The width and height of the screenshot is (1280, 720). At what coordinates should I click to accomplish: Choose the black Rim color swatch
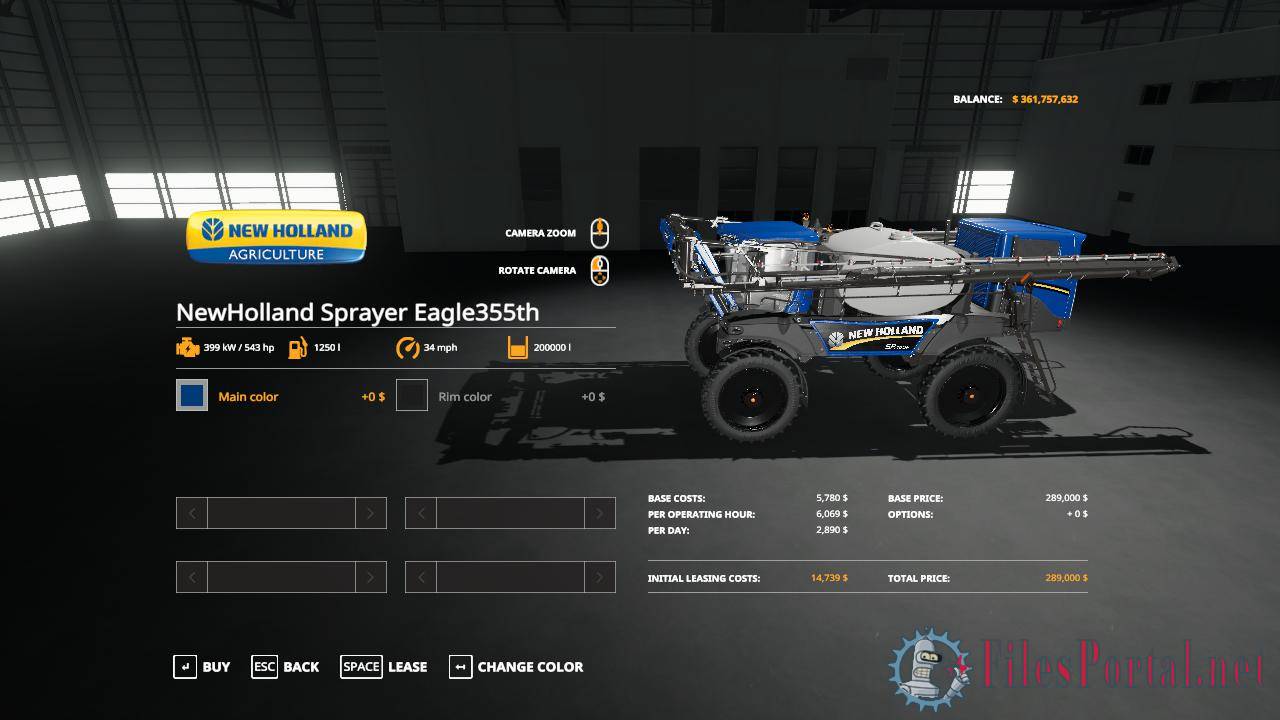(412, 396)
